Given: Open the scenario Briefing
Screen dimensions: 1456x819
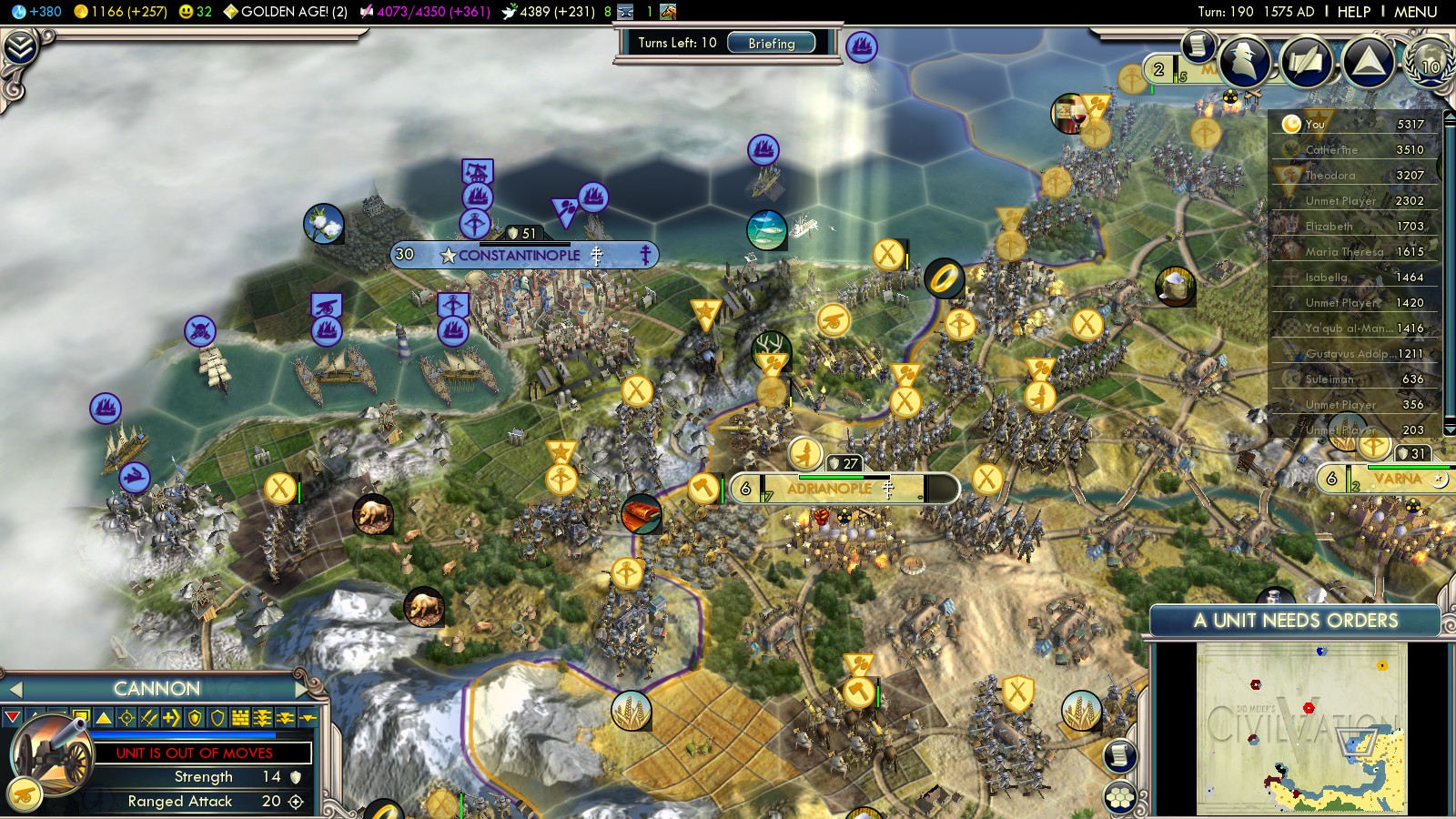Looking at the screenshot, I should pyautogui.click(x=771, y=43).
